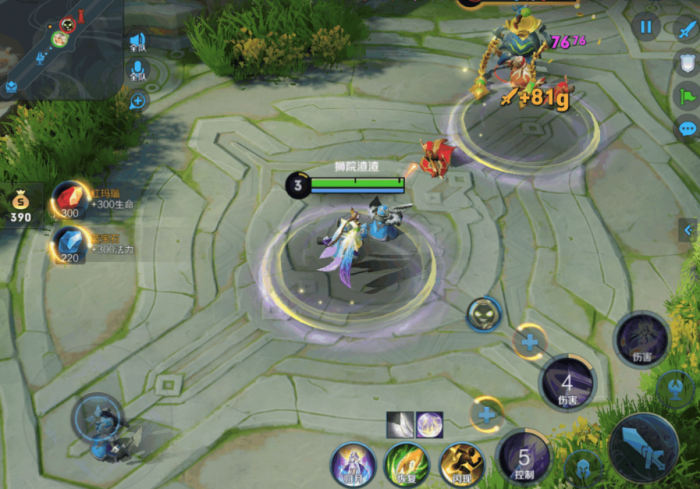The height and width of the screenshot is (489, 700).
Task: Toggle the team speaker voice button
Action: pos(138,42)
